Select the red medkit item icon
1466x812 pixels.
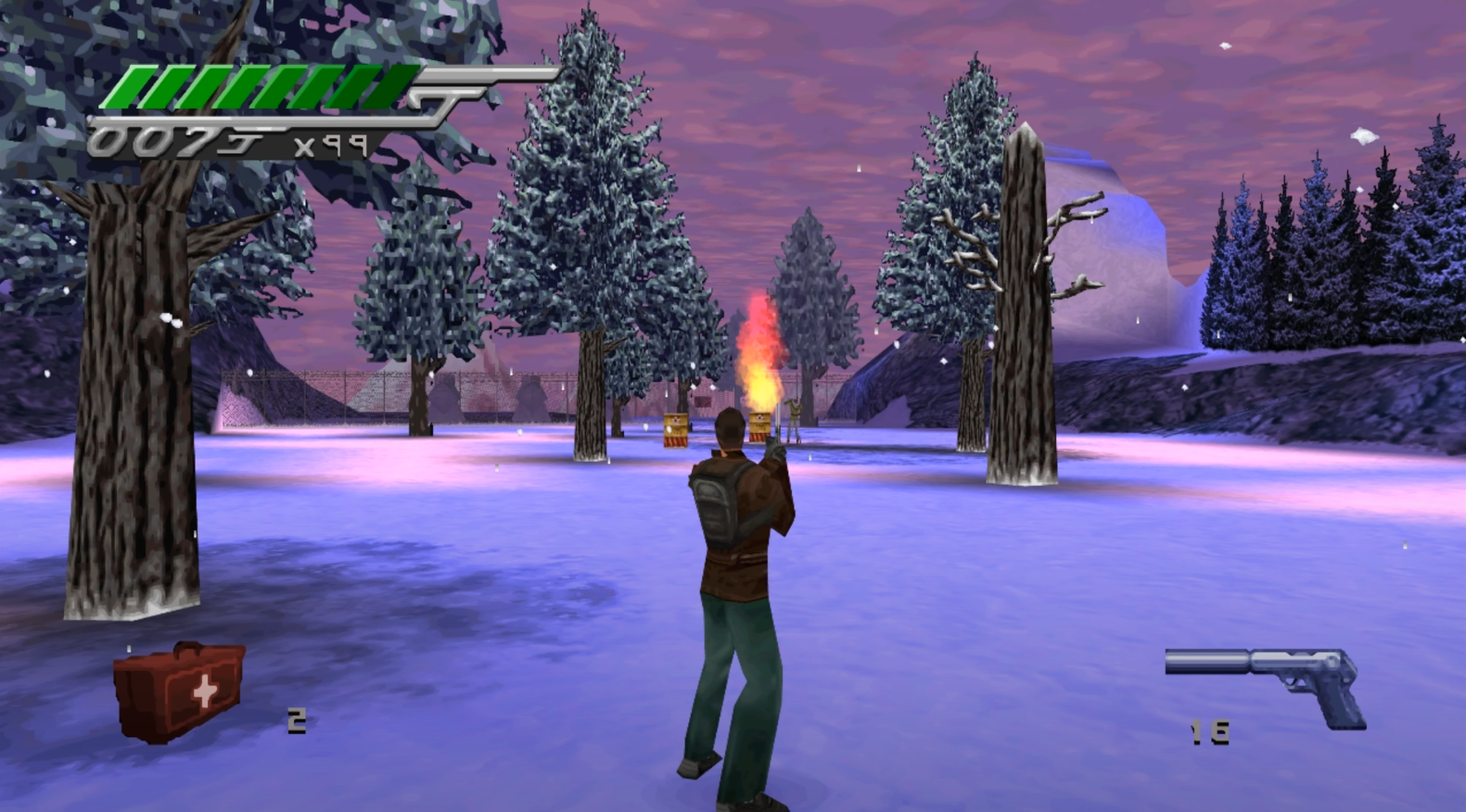[x=180, y=691]
